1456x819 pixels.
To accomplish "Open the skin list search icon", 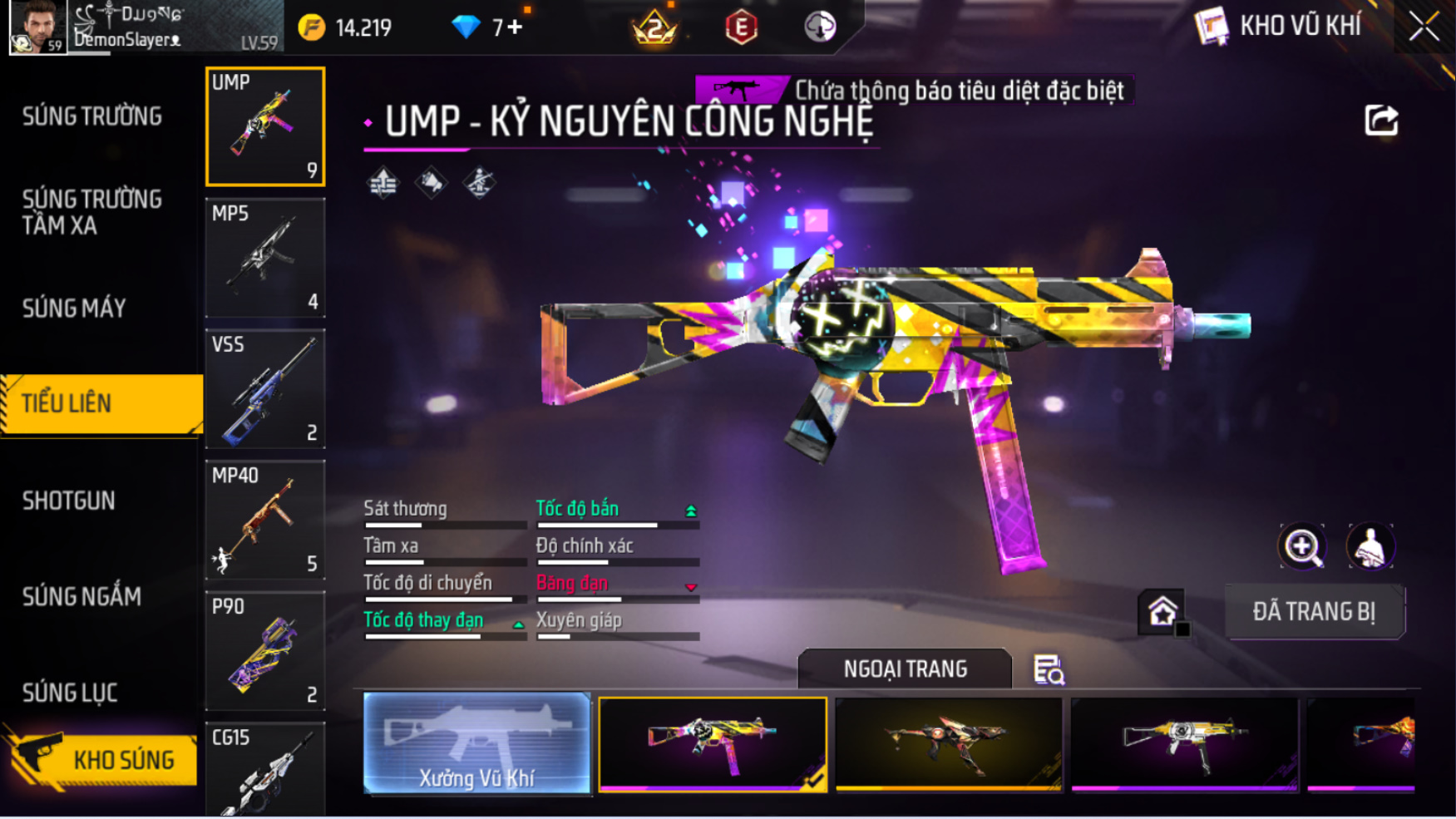I will 1049,669.
